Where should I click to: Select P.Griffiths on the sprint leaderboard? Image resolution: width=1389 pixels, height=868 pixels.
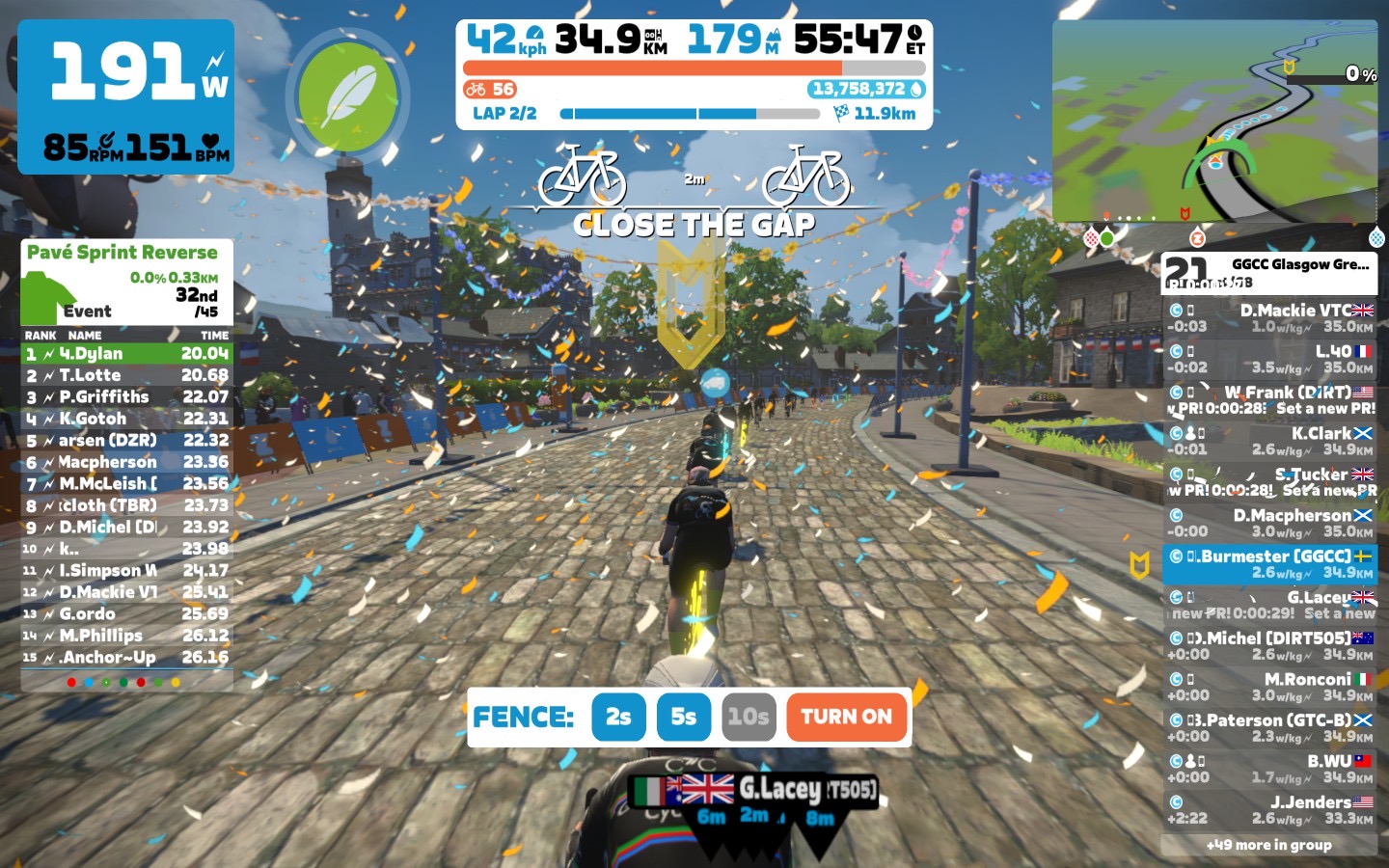click(x=126, y=396)
